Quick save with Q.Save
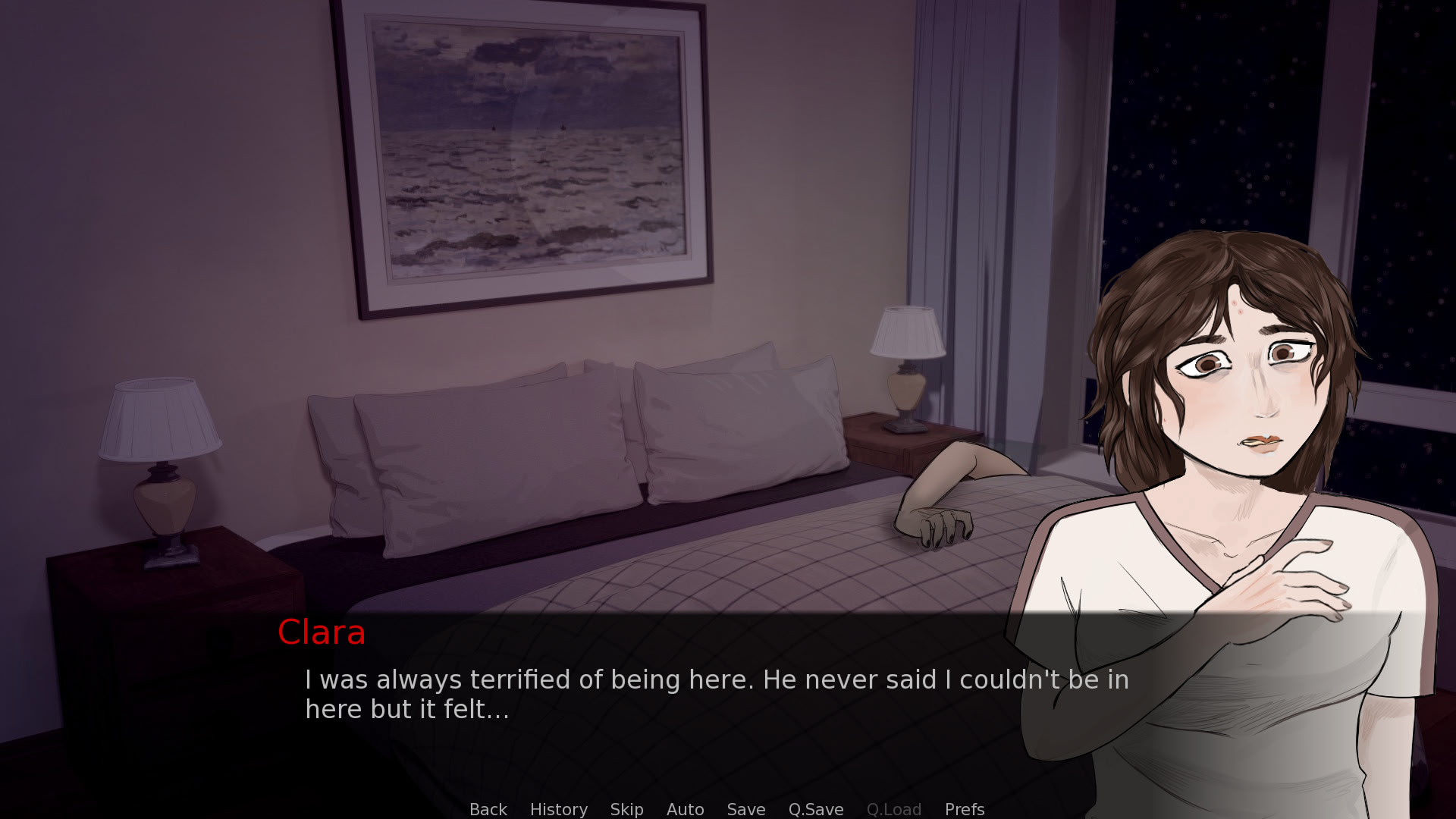This screenshot has width=1456, height=819. tap(815, 809)
